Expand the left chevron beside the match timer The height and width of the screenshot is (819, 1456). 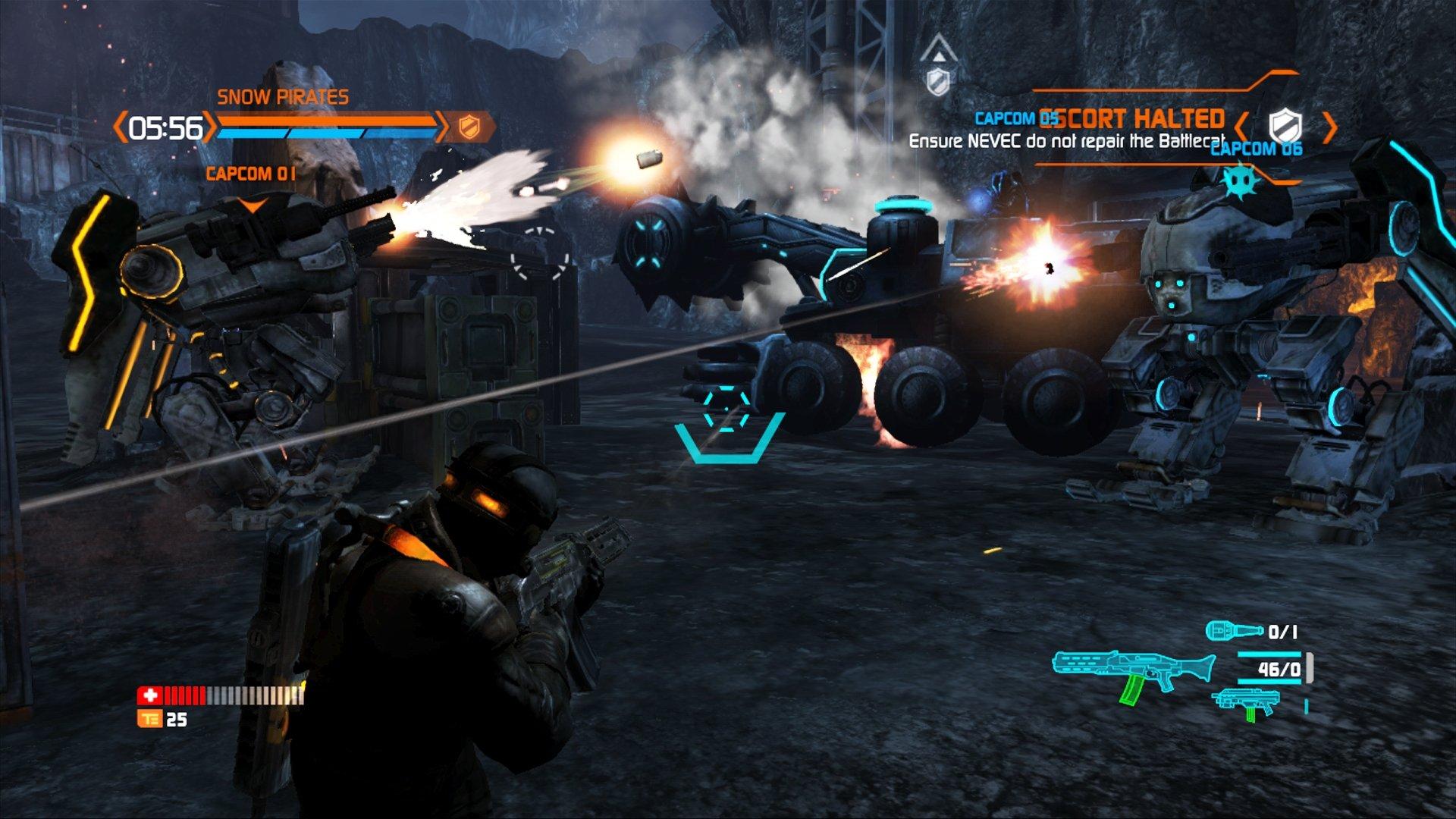[119, 126]
